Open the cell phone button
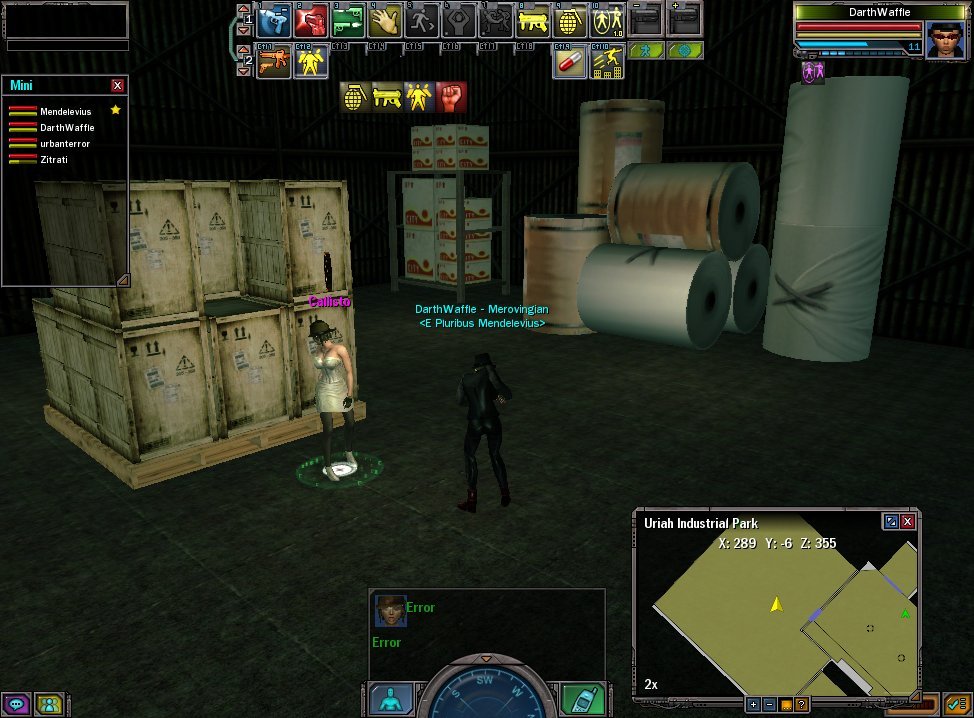The image size is (974, 718). [580, 699]
